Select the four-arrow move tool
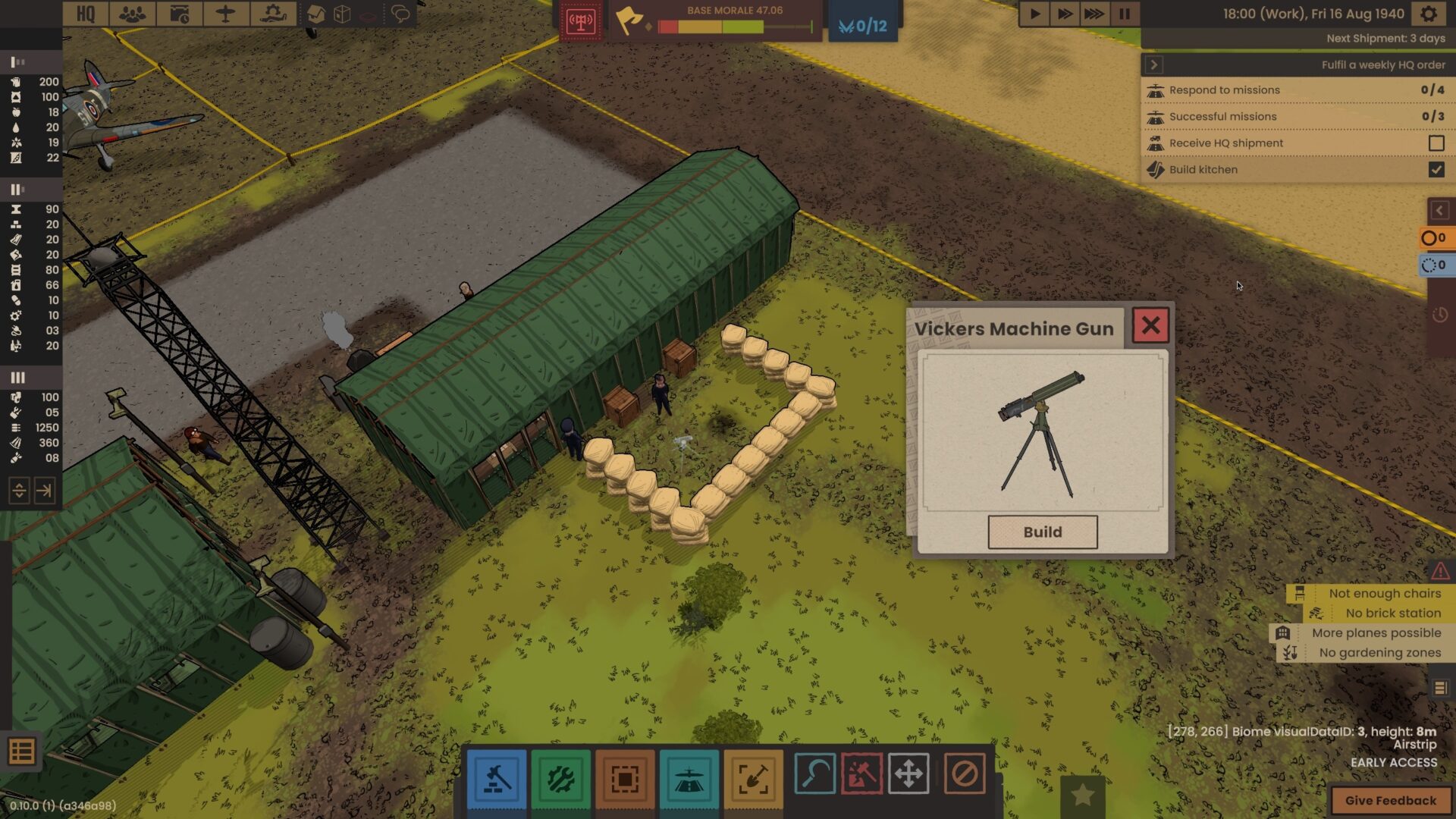This screenshot has height=819, width=1456. point(908,774)
